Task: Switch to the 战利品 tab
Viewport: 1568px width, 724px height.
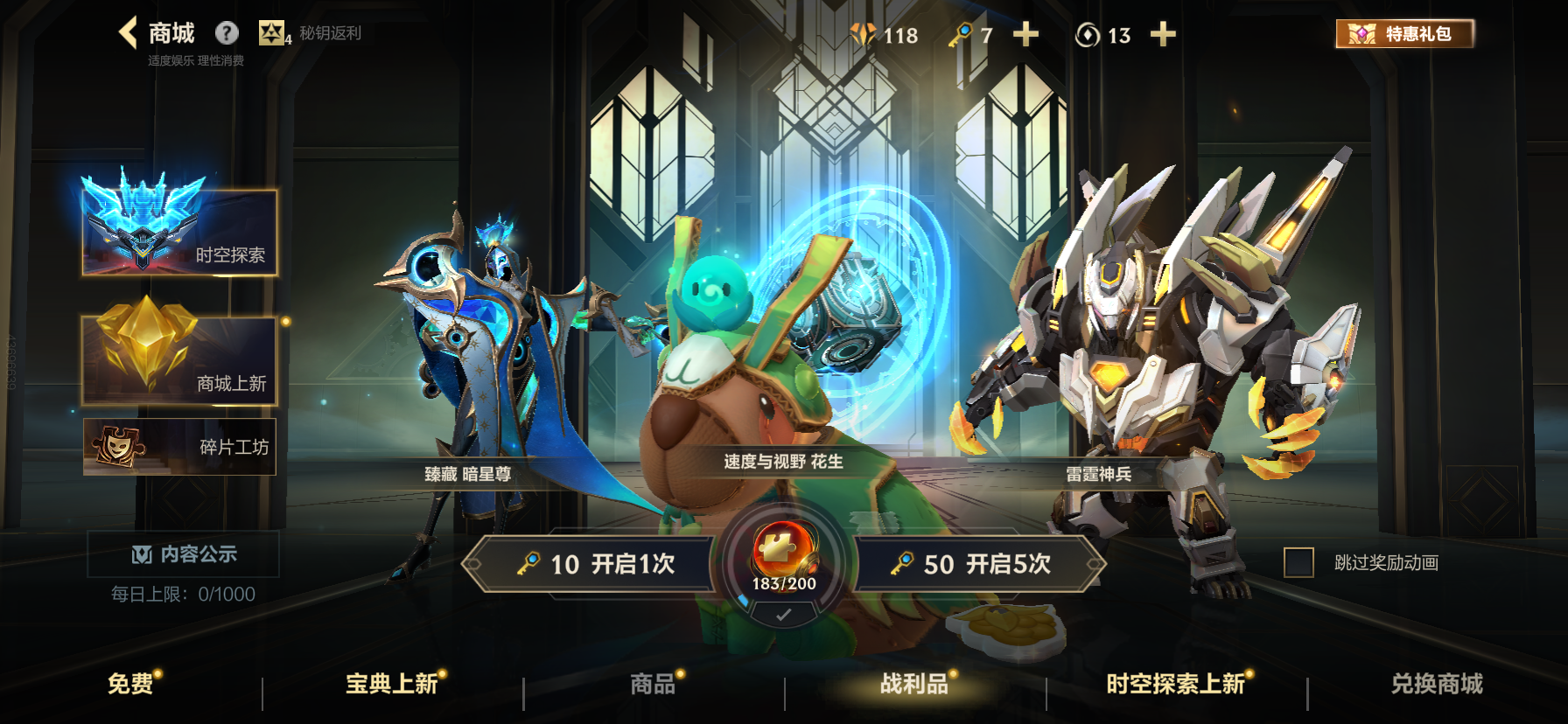Action: (906, 685)
